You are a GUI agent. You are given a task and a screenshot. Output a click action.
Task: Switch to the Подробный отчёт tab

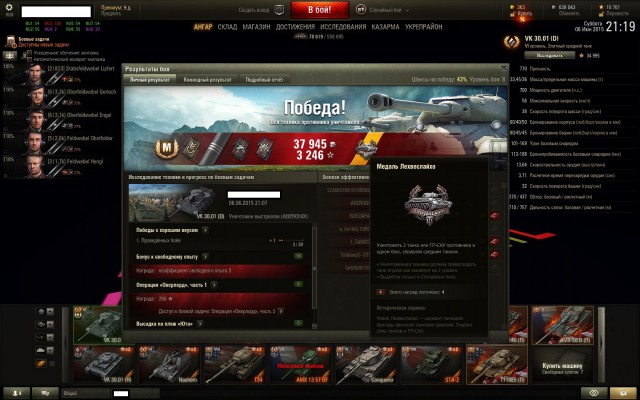coord(265,78)
